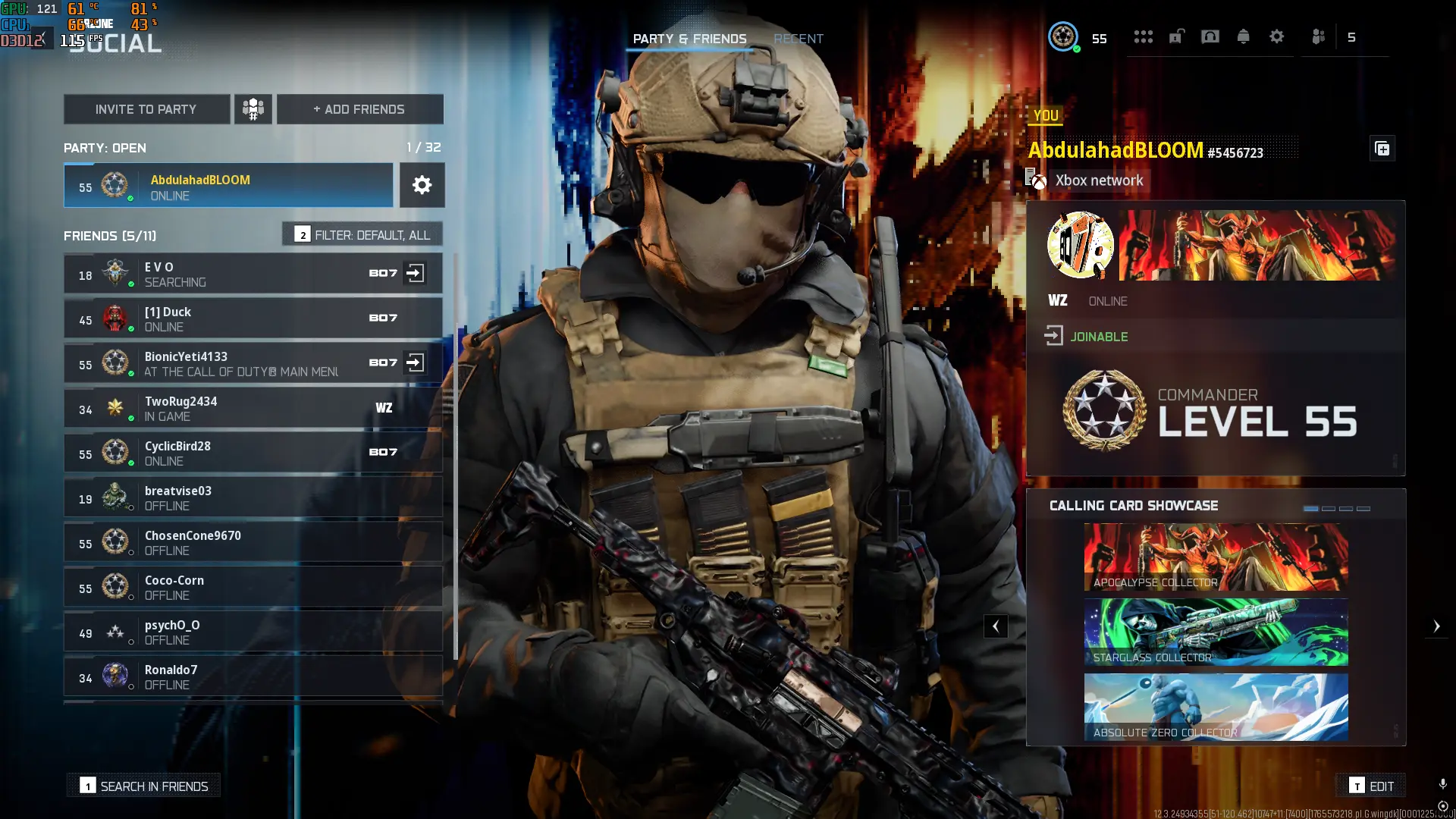
Task: Open party options gear next to AbdulahadBLOOM
Action: 422,185
